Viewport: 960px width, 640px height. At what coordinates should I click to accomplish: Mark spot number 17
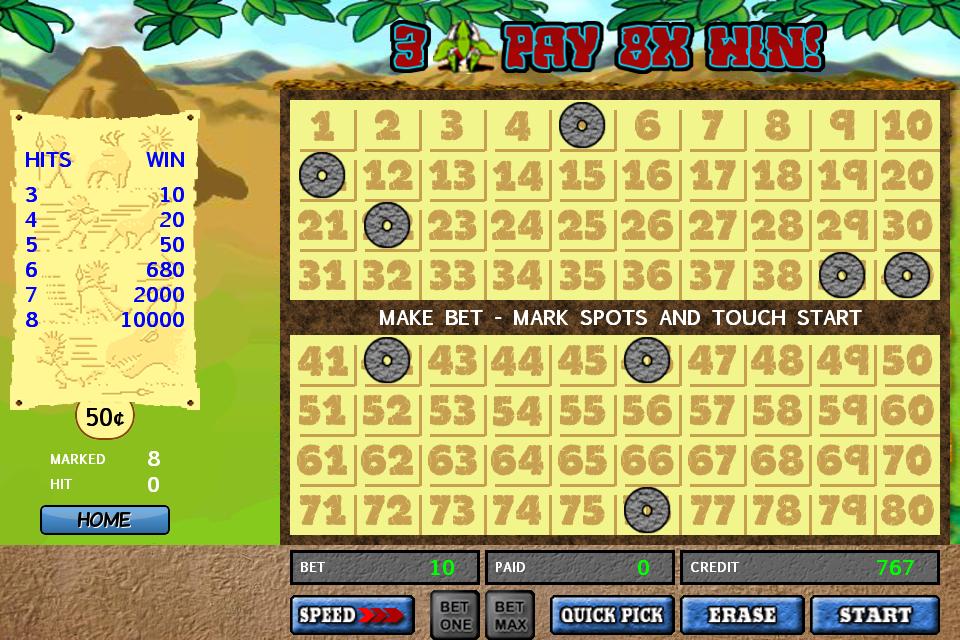click(x=712, y=176)
